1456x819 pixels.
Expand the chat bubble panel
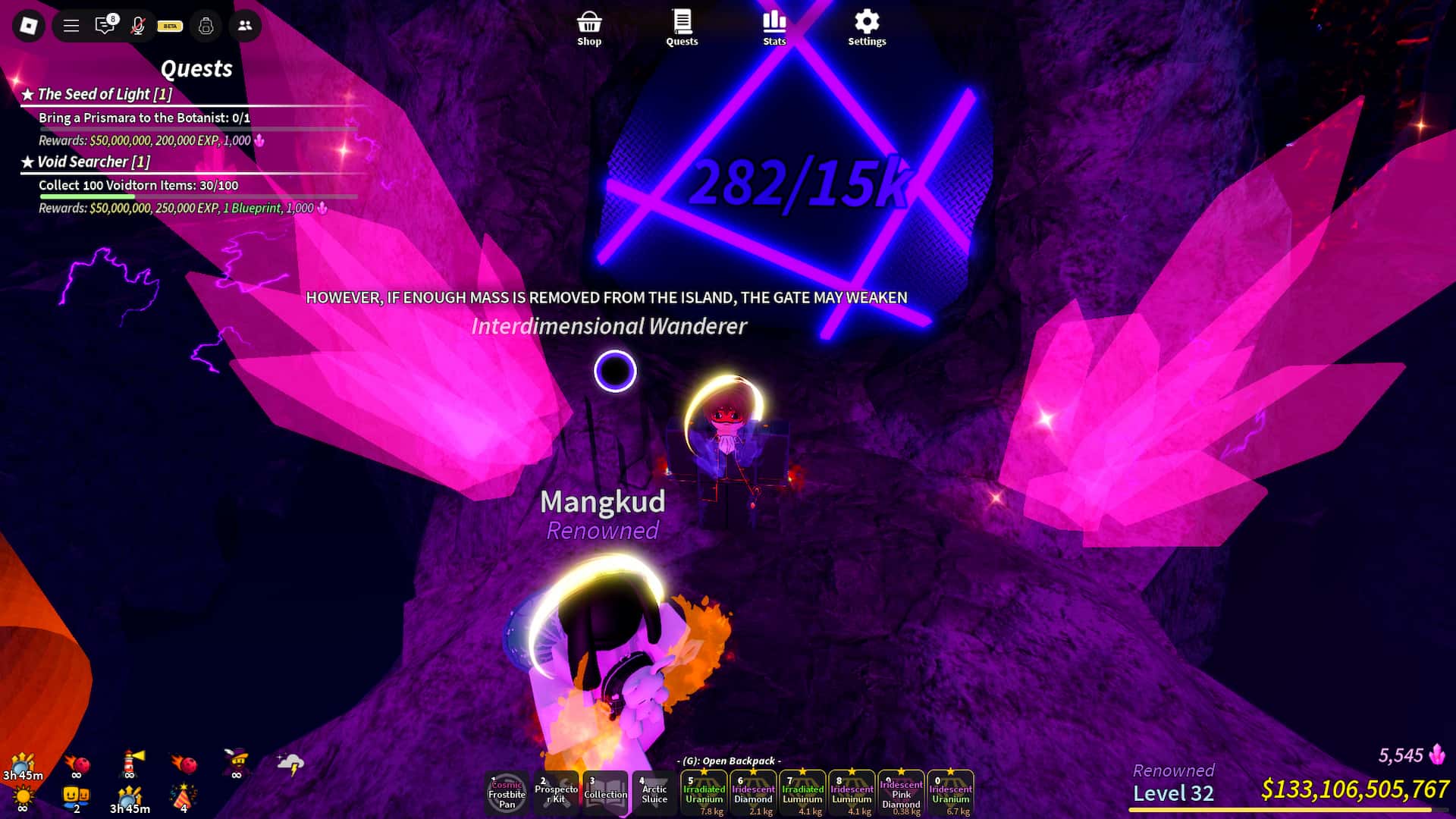(x=105, y=25)
